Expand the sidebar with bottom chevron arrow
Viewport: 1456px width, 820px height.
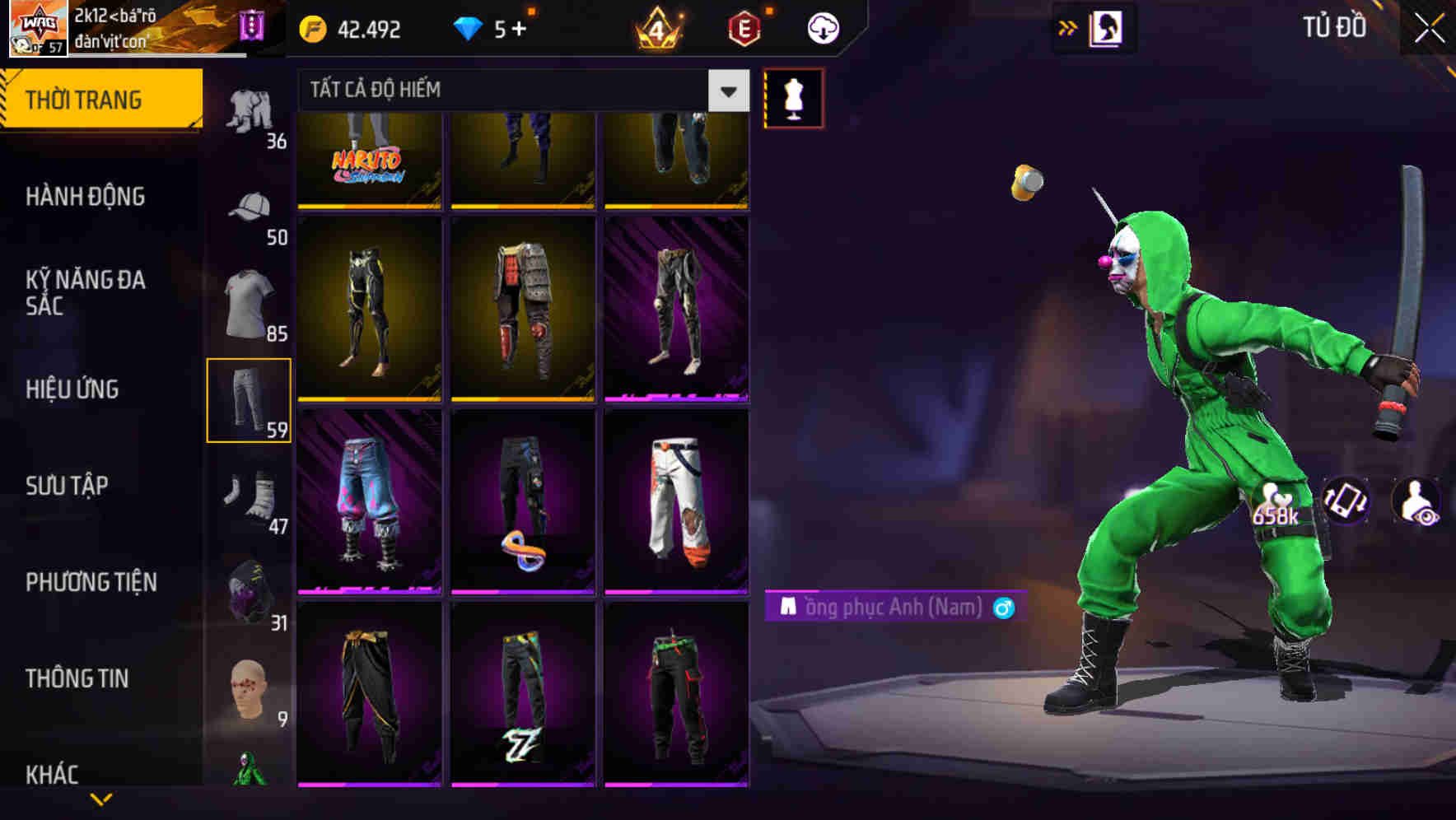(x=101, y=800)
